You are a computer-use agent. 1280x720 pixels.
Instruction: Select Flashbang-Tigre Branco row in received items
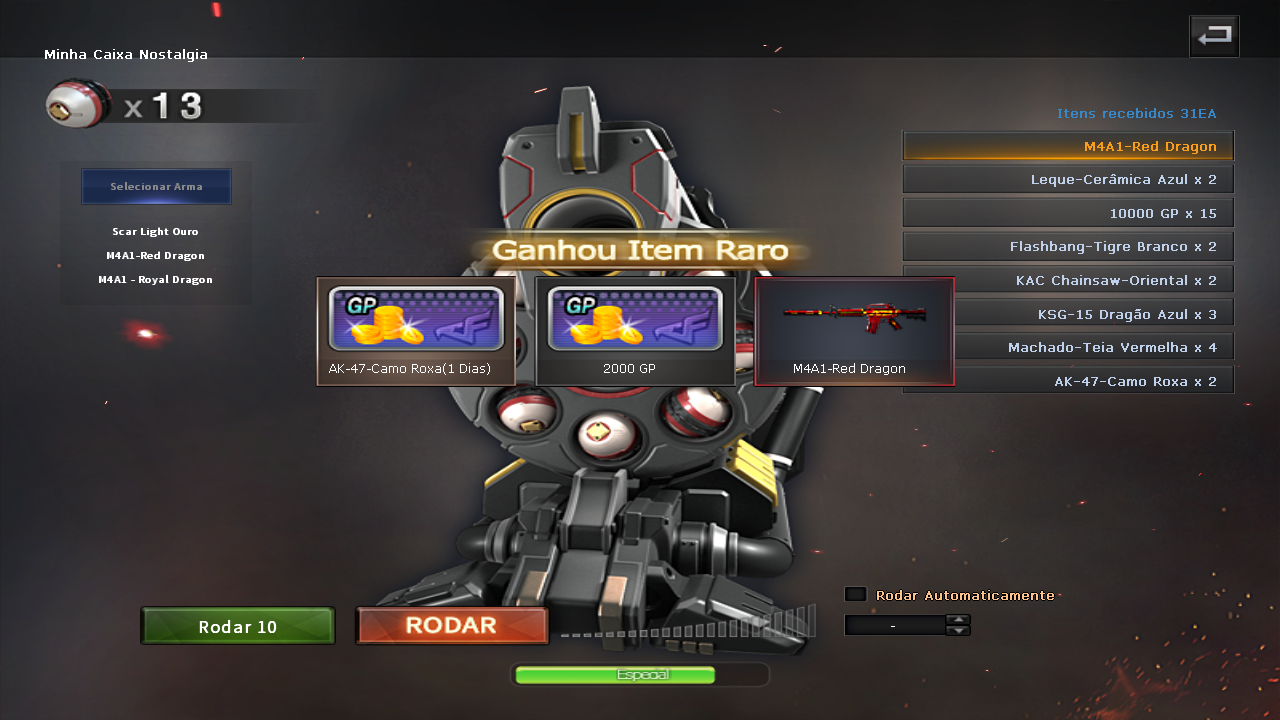1068,247
